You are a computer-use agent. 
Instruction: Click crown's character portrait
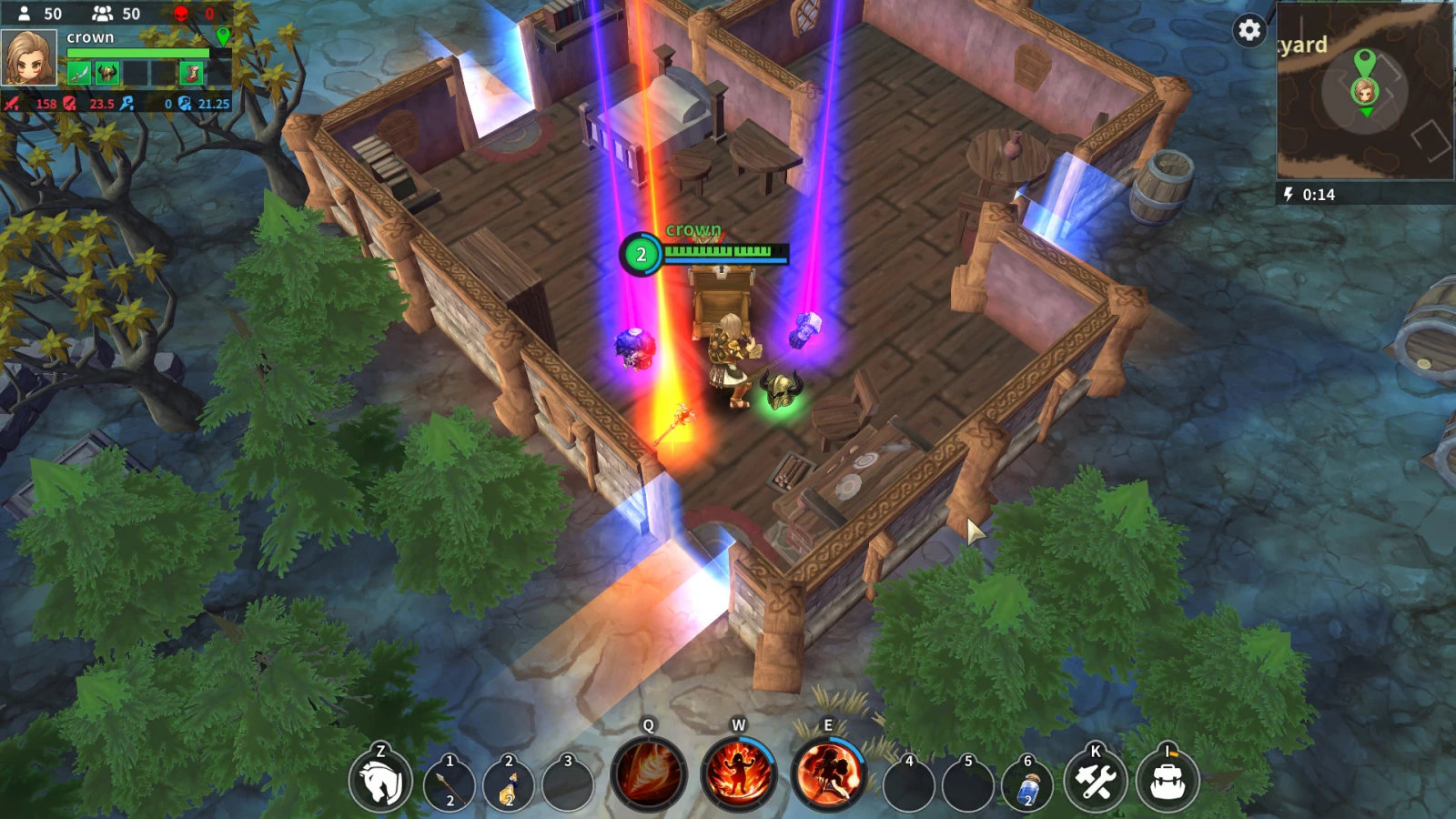pos(29,57)
